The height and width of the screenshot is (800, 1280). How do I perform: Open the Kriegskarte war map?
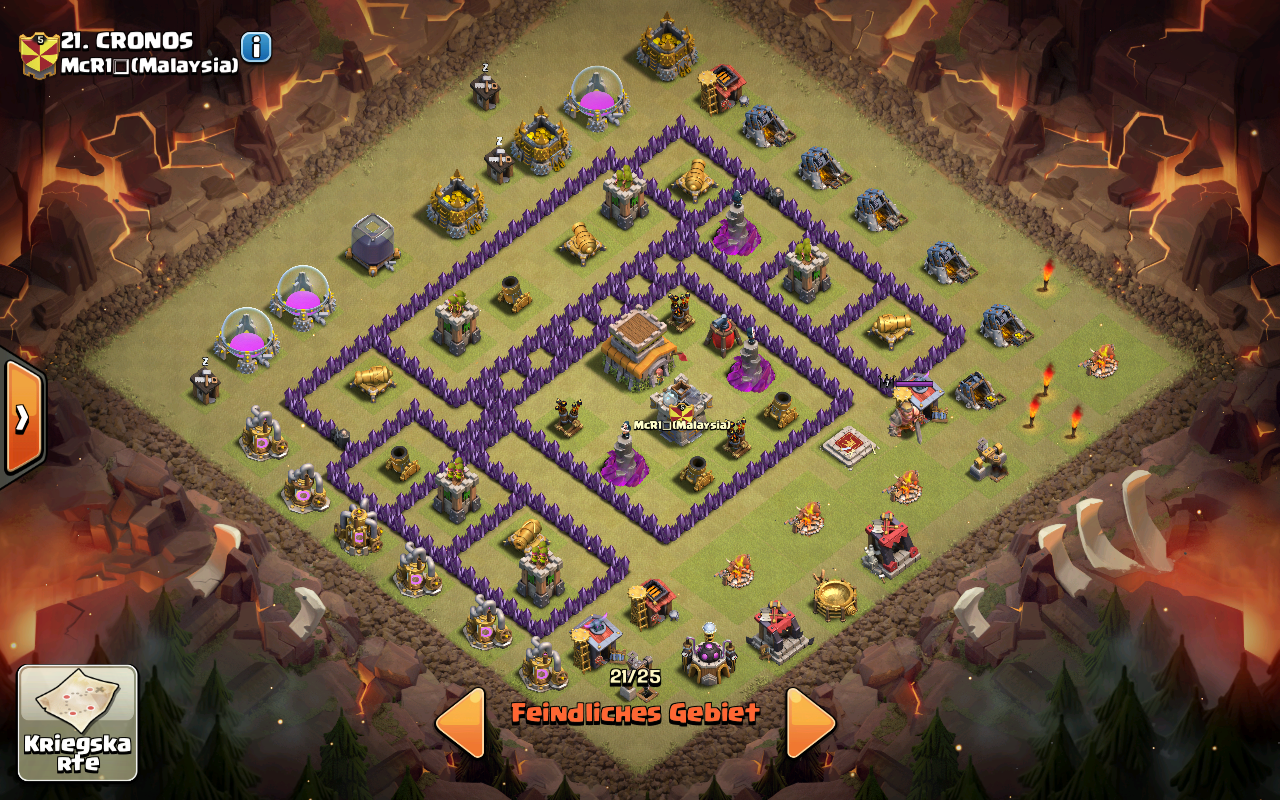coord(77,722)
